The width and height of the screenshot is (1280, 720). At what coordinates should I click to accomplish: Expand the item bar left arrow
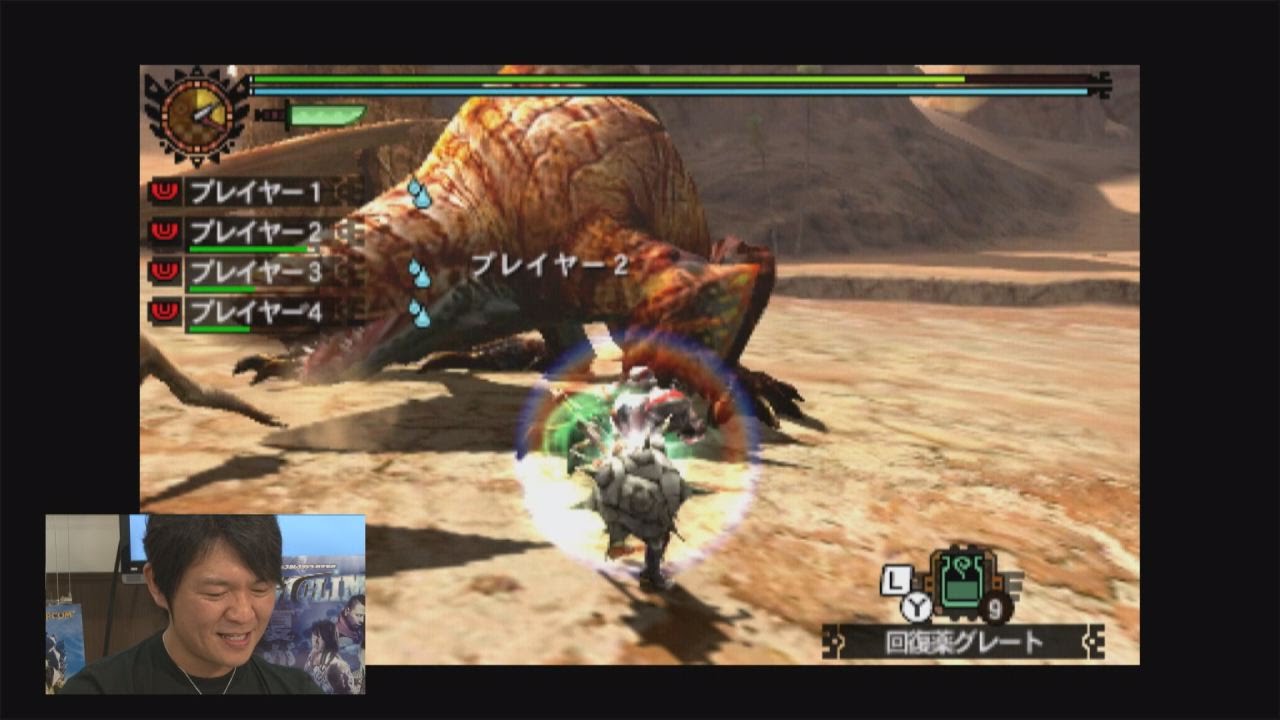pos(841,641)
